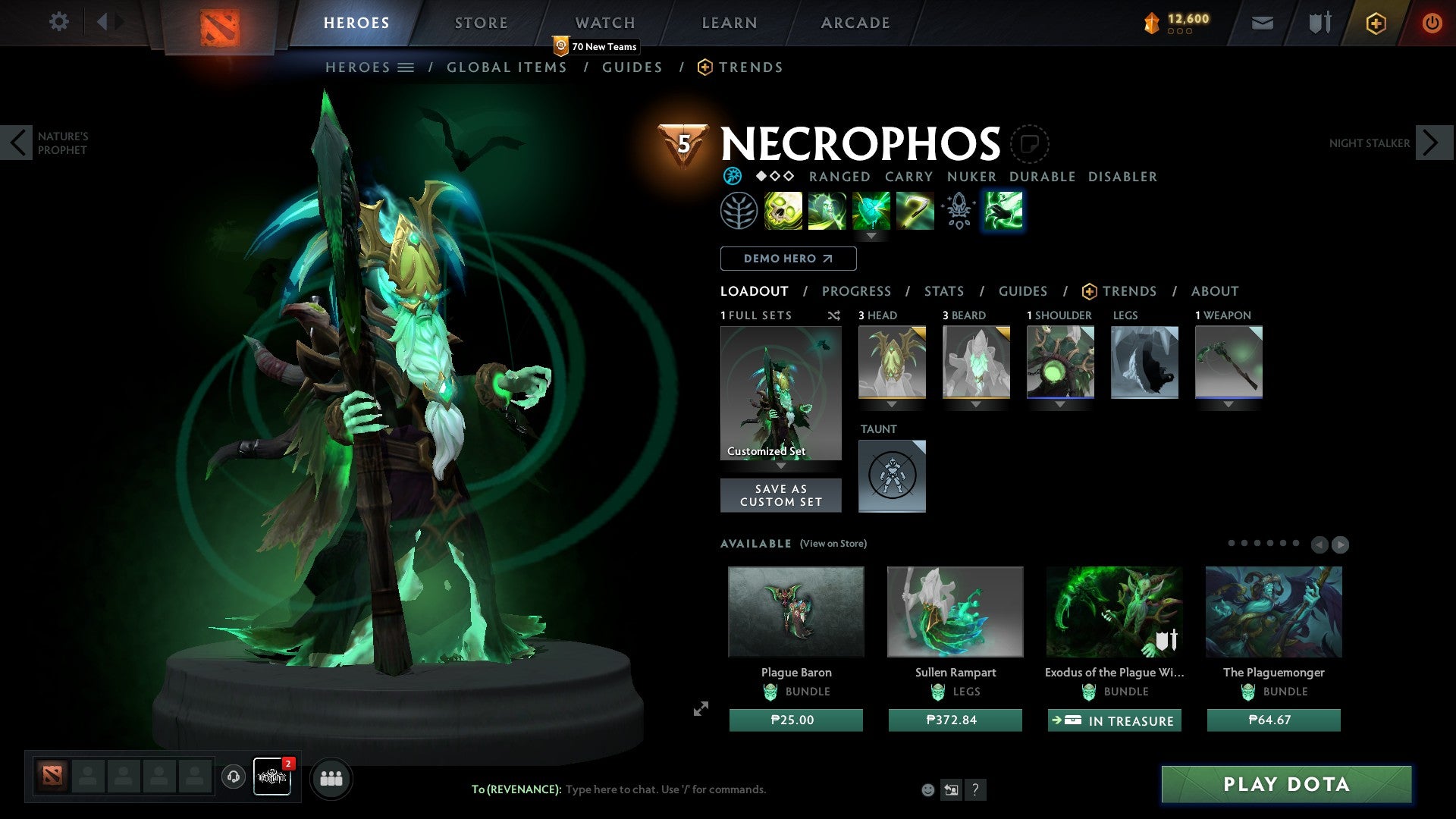The width and height of the screenshot is (1456, 819).
Task: Click the friends list icon near party slots
Action: pyautogui.click(x=331, y=777)
